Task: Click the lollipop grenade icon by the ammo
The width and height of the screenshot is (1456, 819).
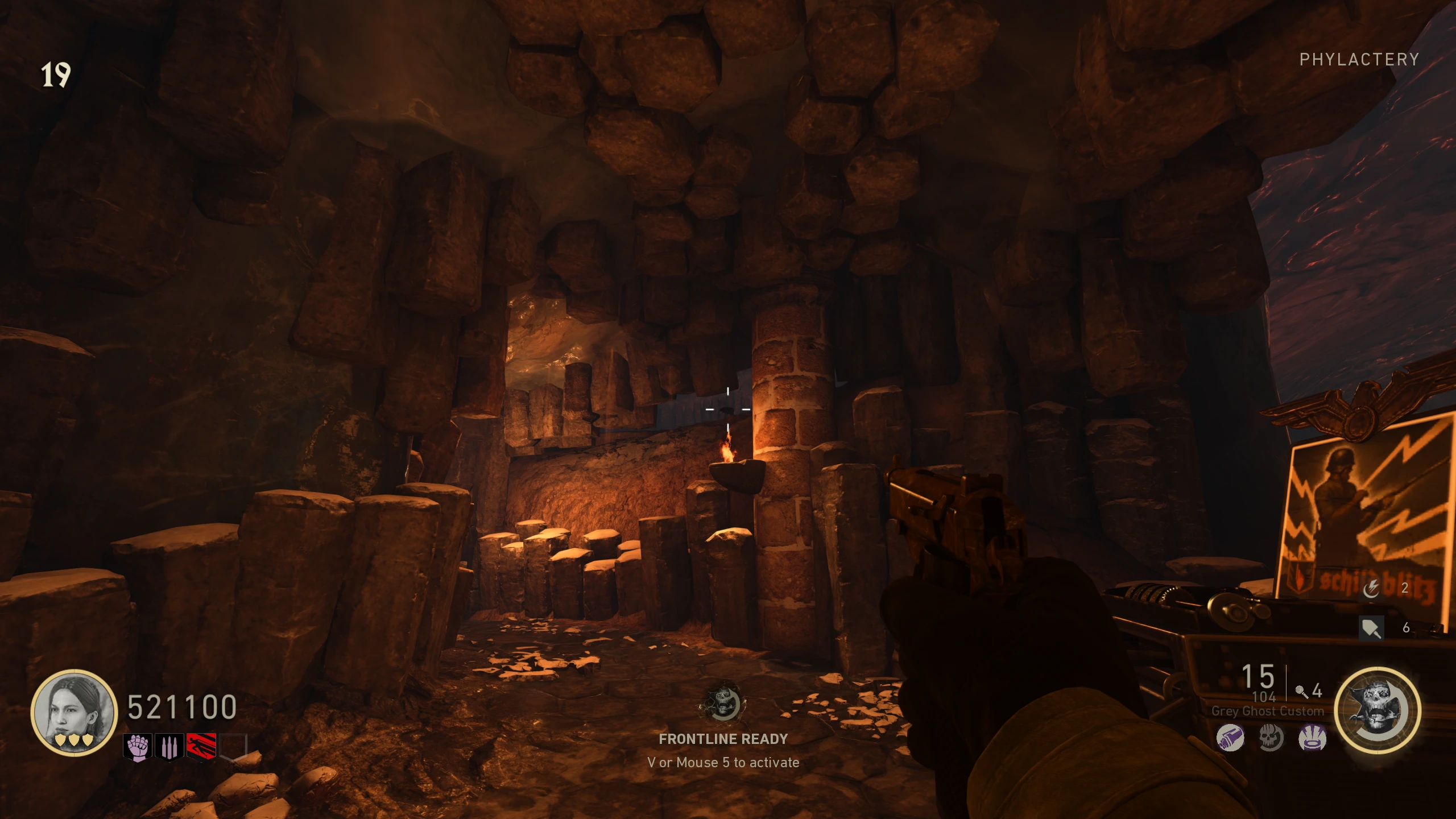Action: 1301,692
